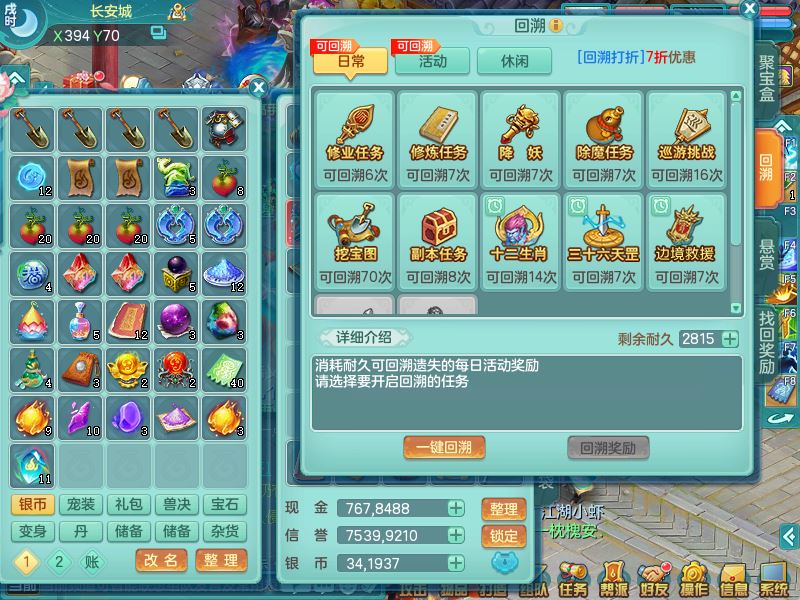Close the inventory bag panel
Viewport: 800px width, 600px height.
point(257,87)
